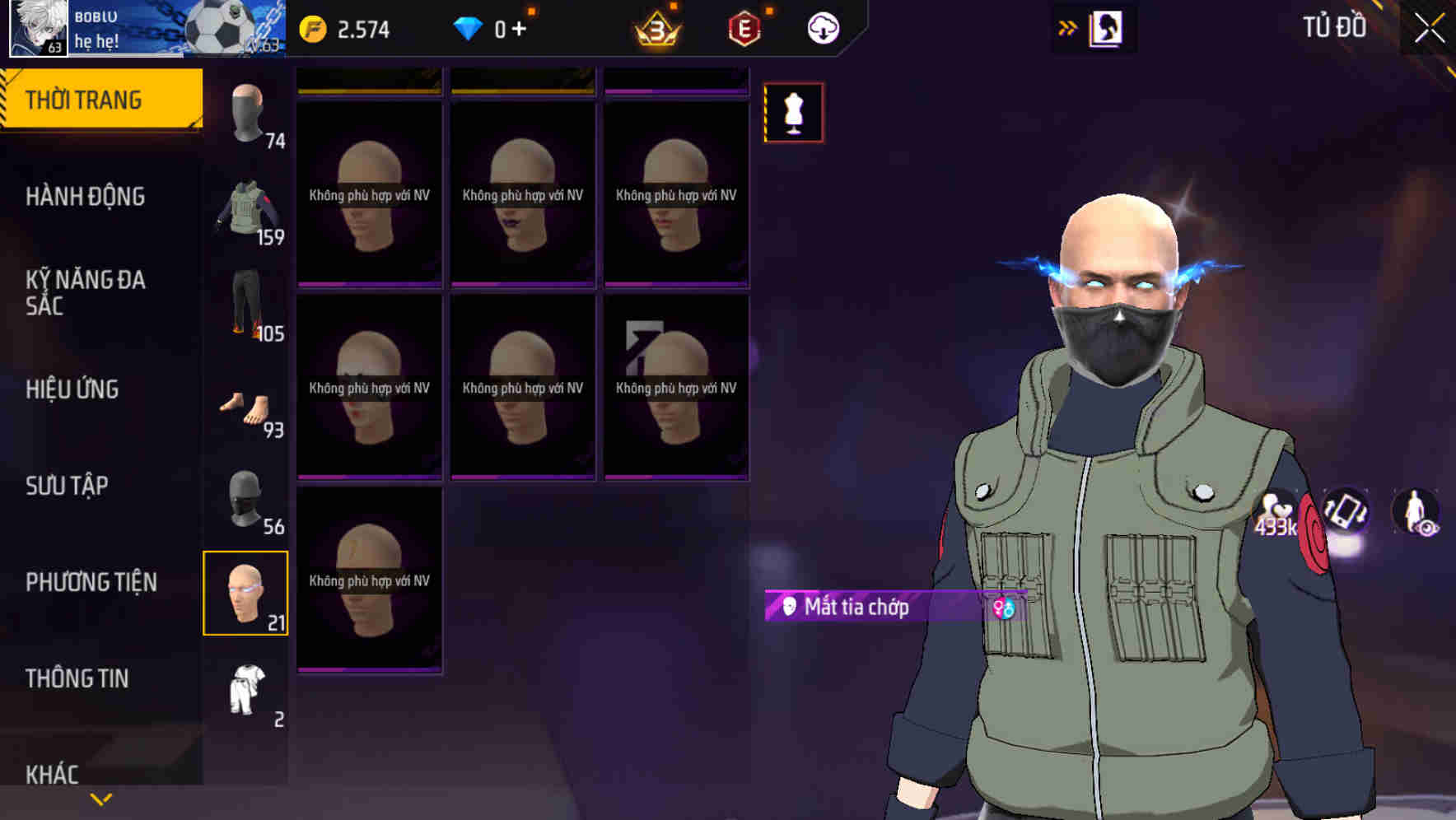
Task: Open the HÀNH ĐỘNG menu section
Action: (85, 197)
